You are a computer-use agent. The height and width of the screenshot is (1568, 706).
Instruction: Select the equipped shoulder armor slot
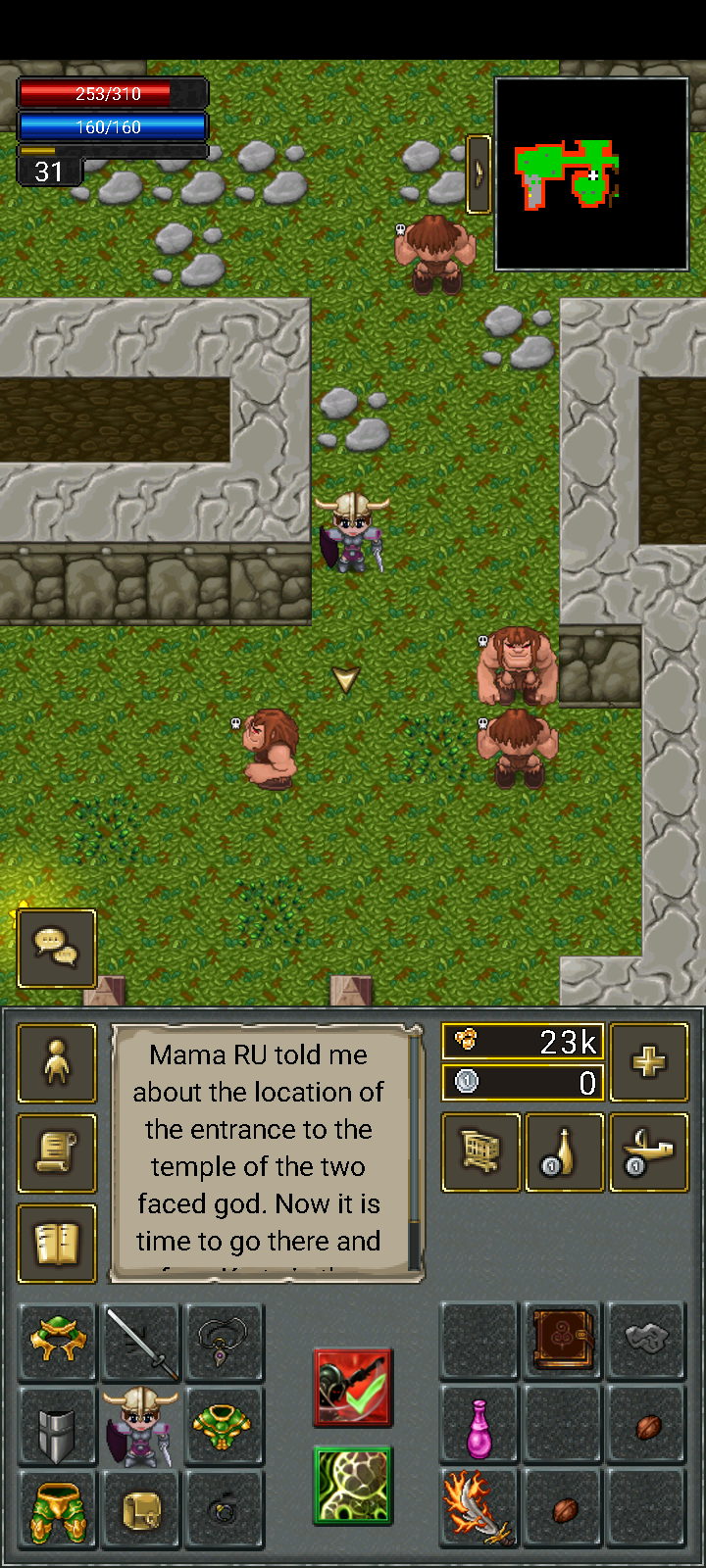pos(58,1343)
